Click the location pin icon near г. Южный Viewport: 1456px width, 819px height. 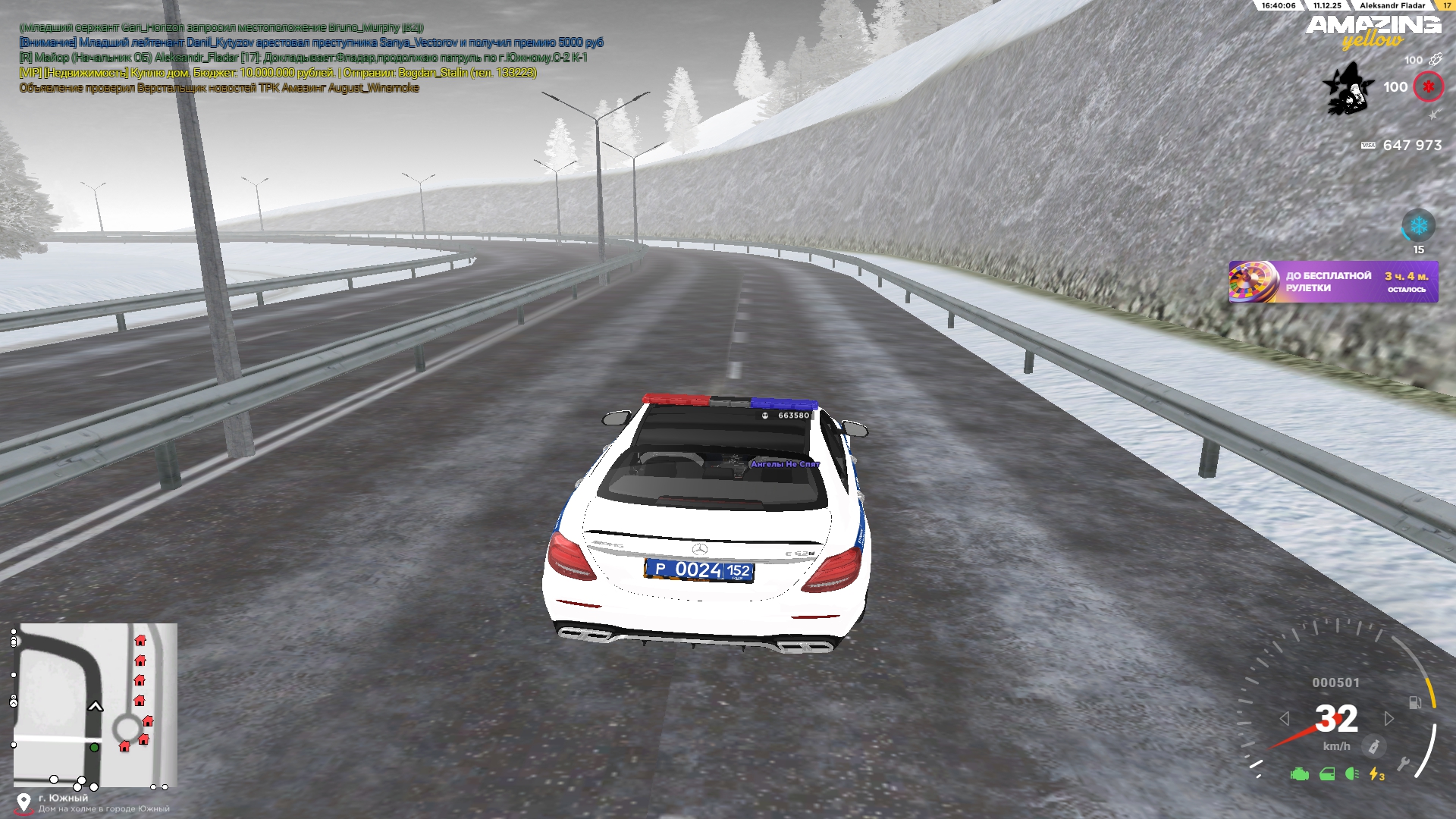pyautogui.click(x=24, y=802)
